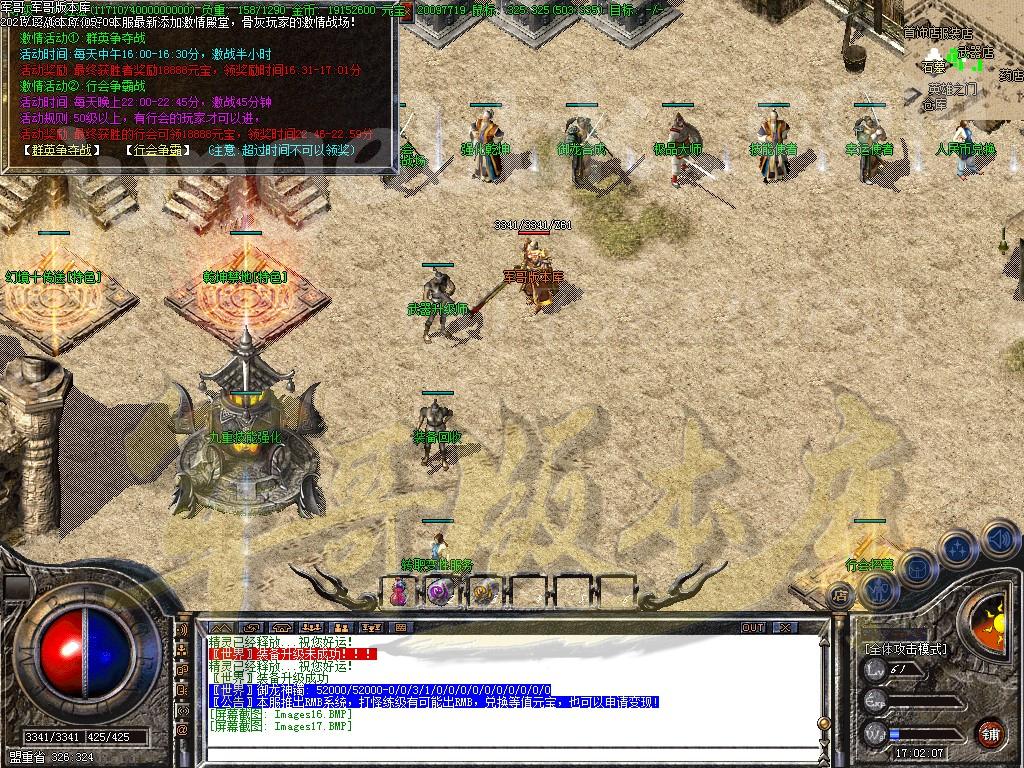1024x768 pixels.
Task: Switch the 全体攻击模式 attack mode label
Action: [x=907, y=649]
